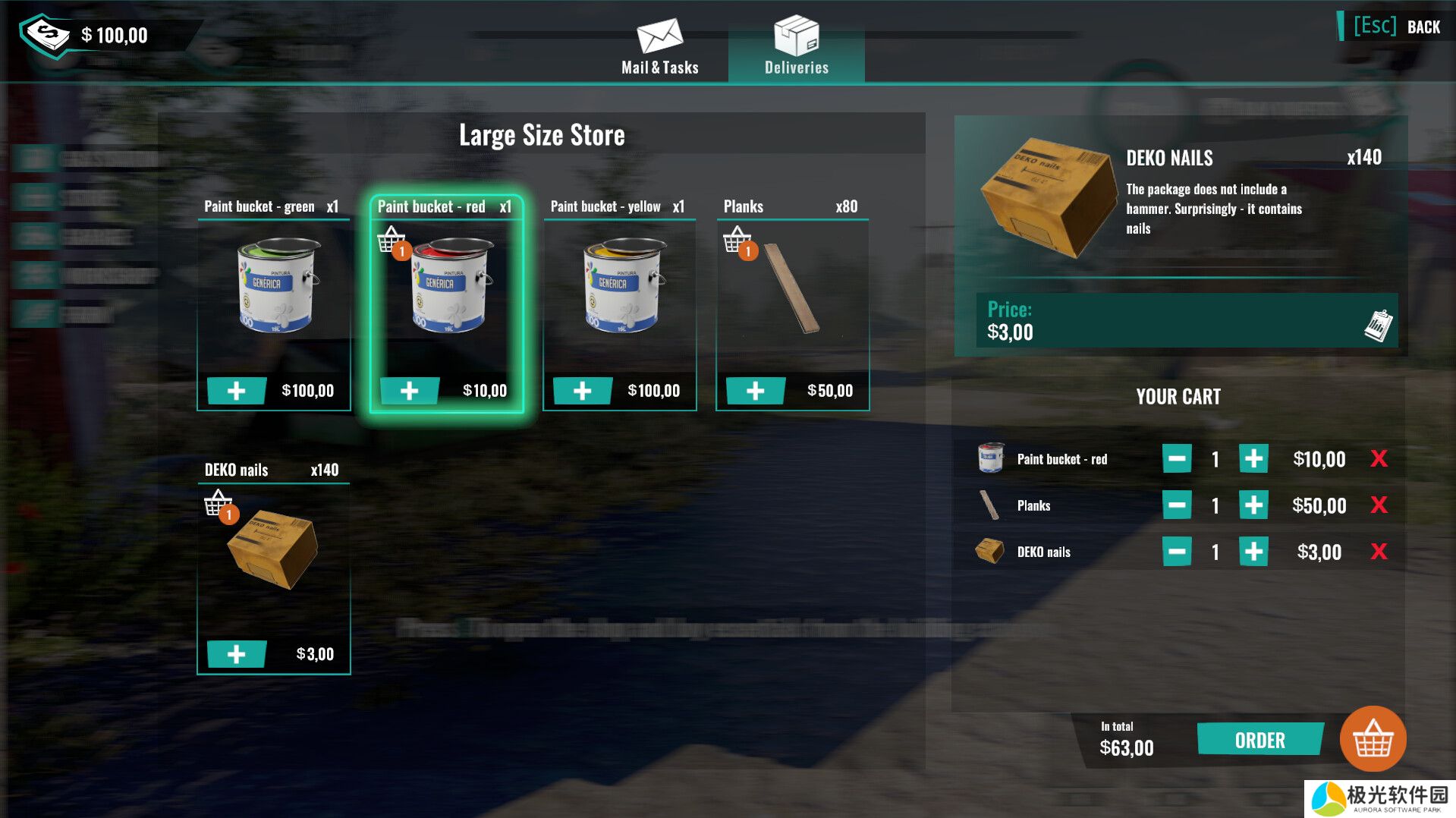Image resolution: width=1456 pixels, height=818 pixels.
Task: Select the green paint bucket thumbnail
Action: pos(274,287)
